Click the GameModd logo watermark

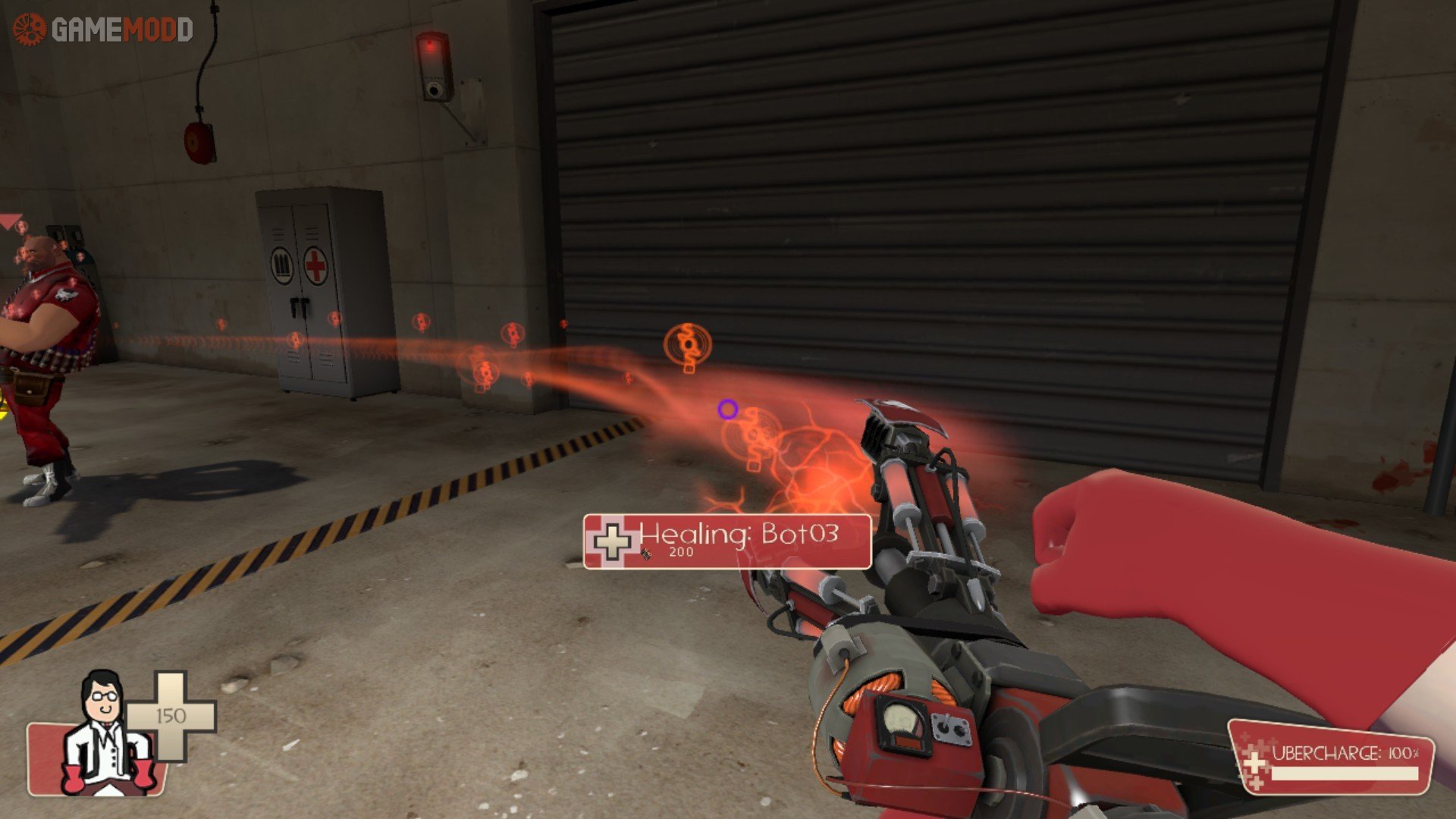coord(103,30)
